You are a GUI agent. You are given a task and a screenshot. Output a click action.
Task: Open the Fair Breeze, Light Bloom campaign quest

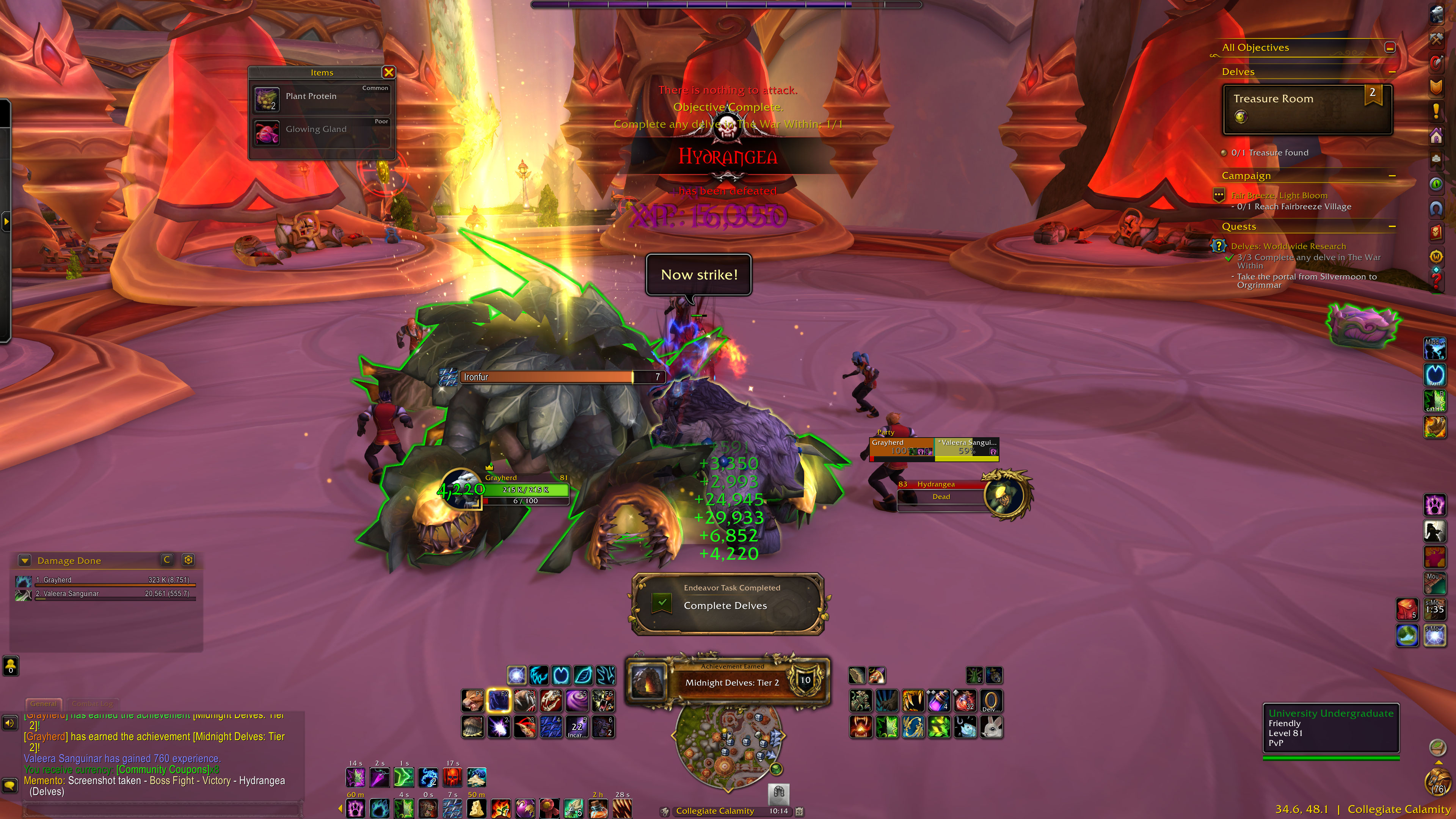pyautogui.click(x=1279, y=196)
